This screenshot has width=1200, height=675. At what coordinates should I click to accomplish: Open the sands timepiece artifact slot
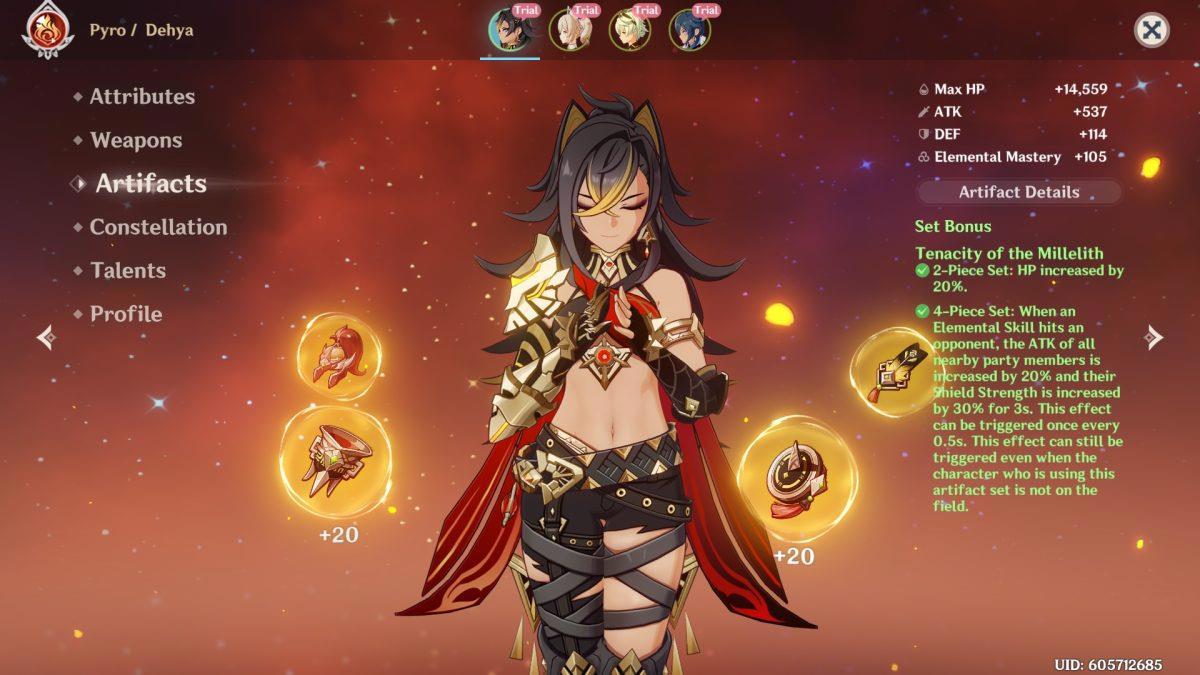click(x=797, y=479)
